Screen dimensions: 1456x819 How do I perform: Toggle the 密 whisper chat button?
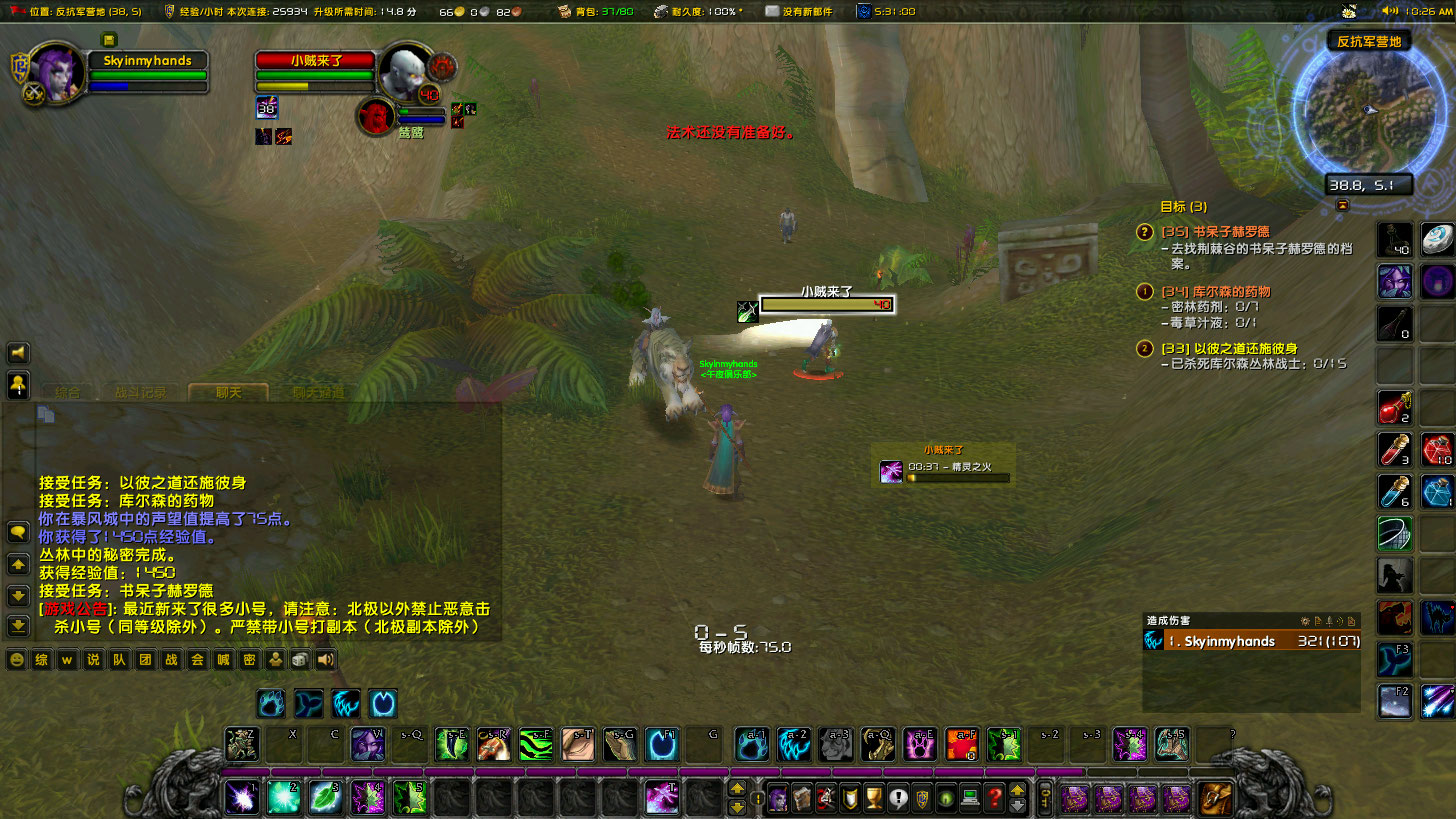(x=249, y=660)
